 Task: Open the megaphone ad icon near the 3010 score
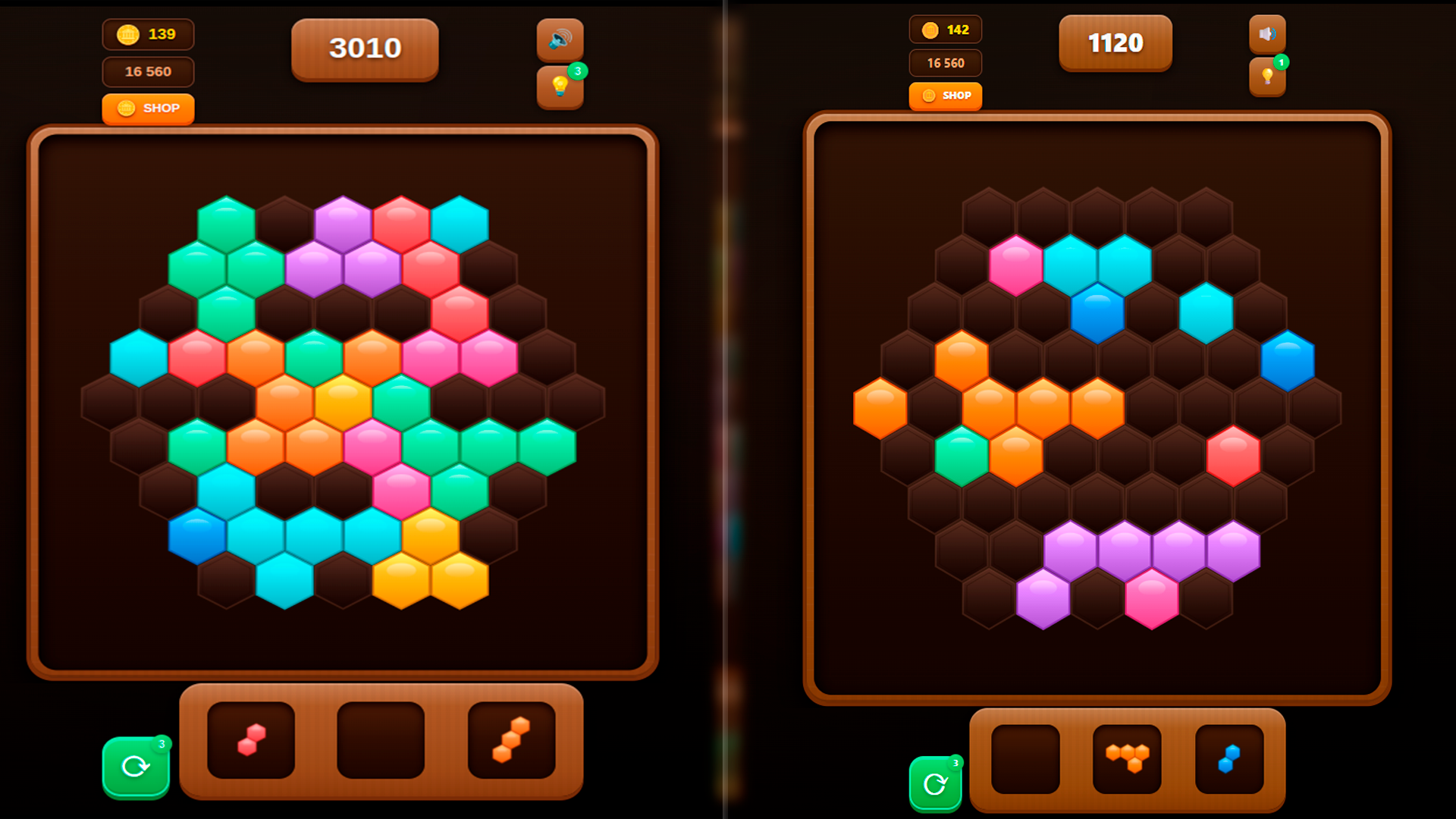point(560,39)
